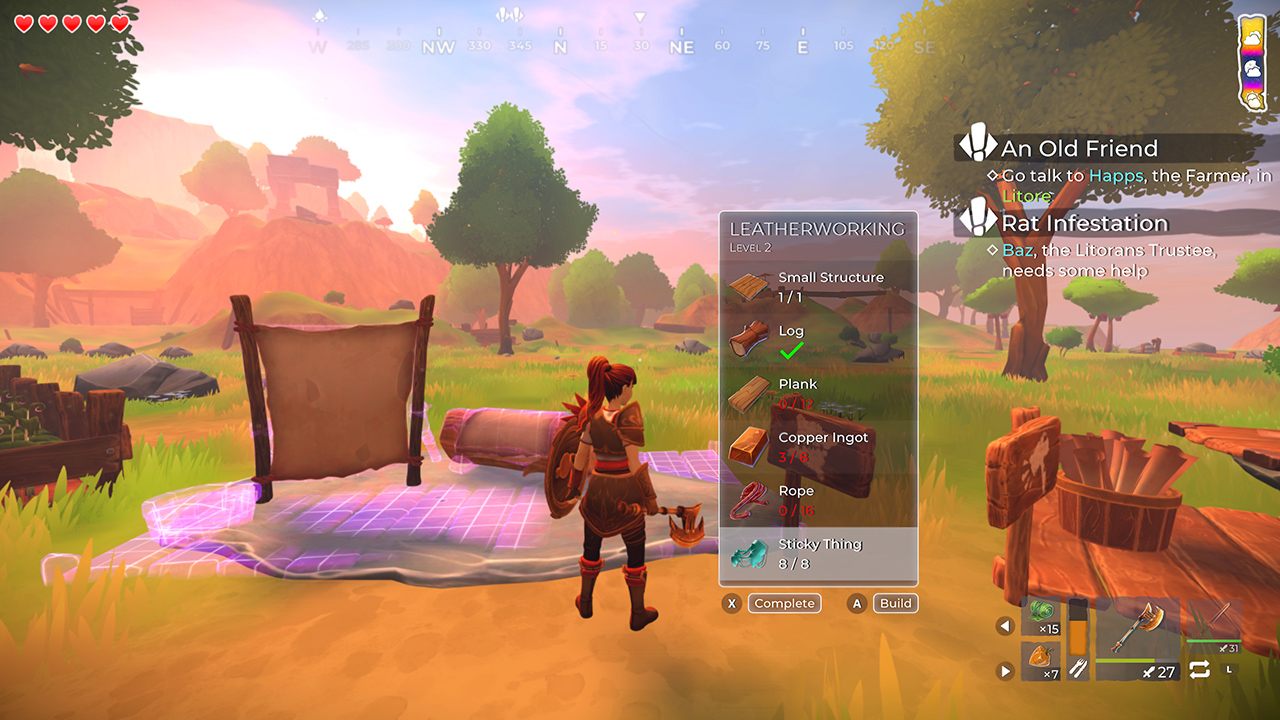The image size is (1280, 720).
Task: Click the Build button
Action: [x=895, y=603]
